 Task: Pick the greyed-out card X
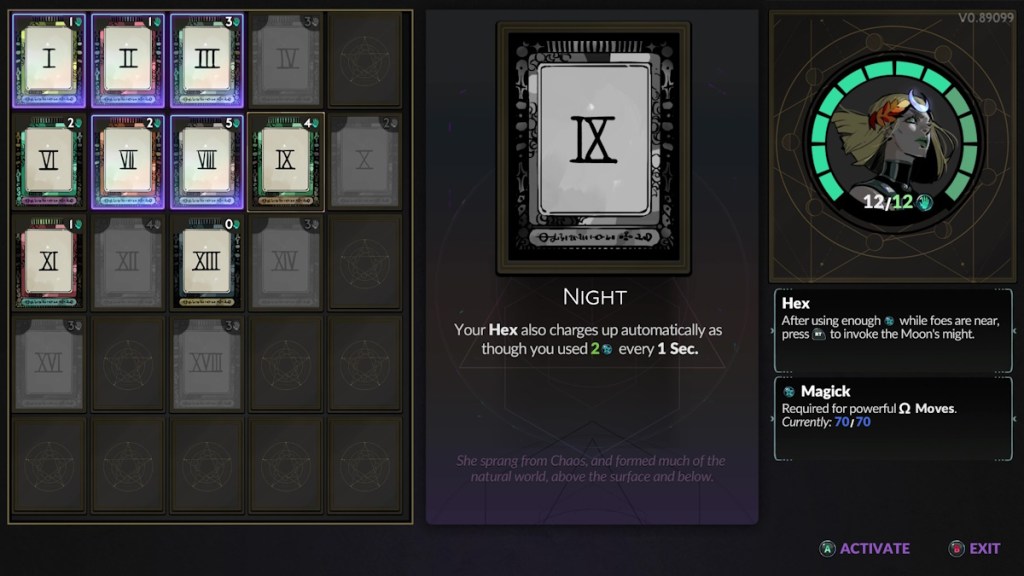[365, 160]
